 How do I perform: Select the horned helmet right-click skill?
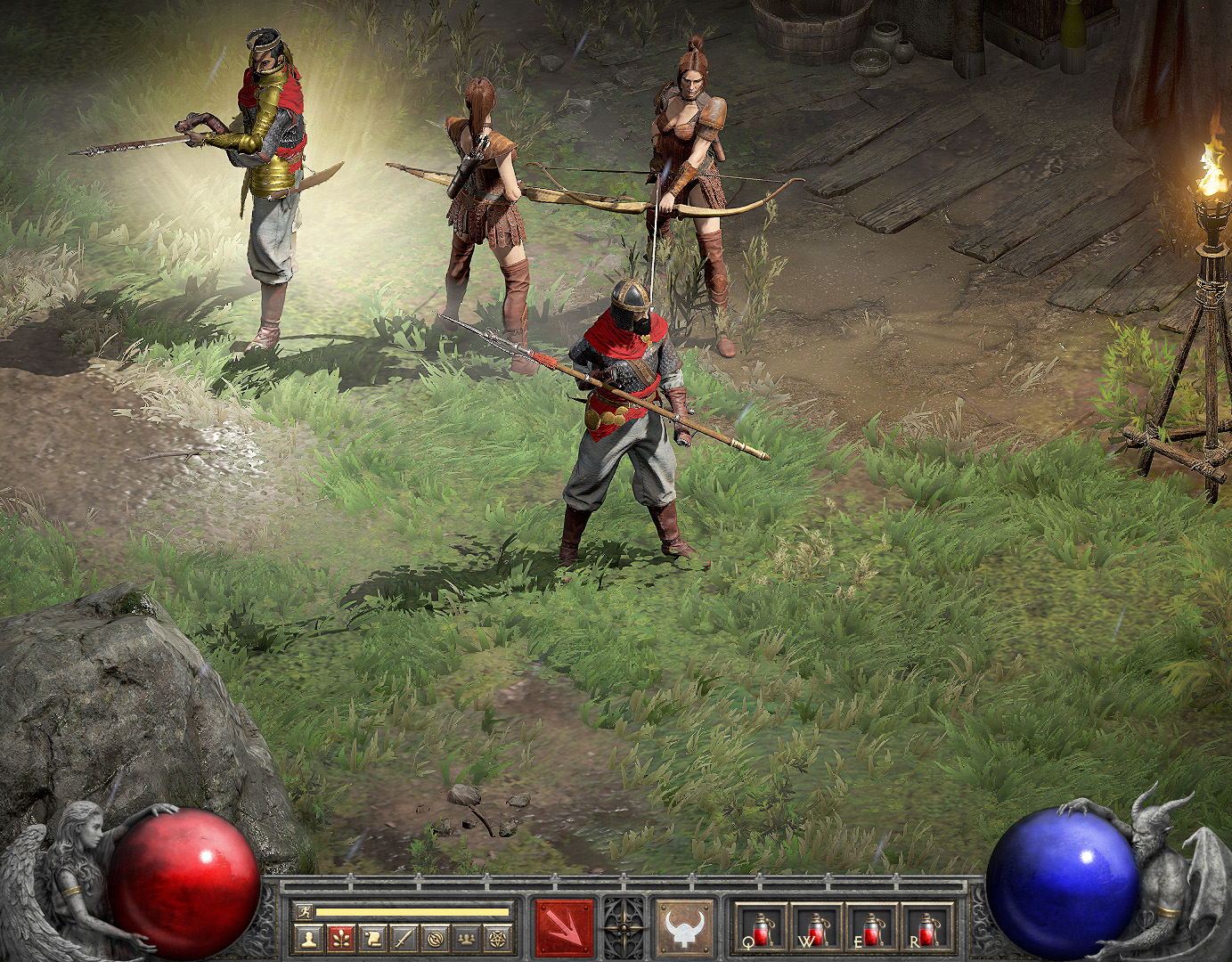[685, 927]
